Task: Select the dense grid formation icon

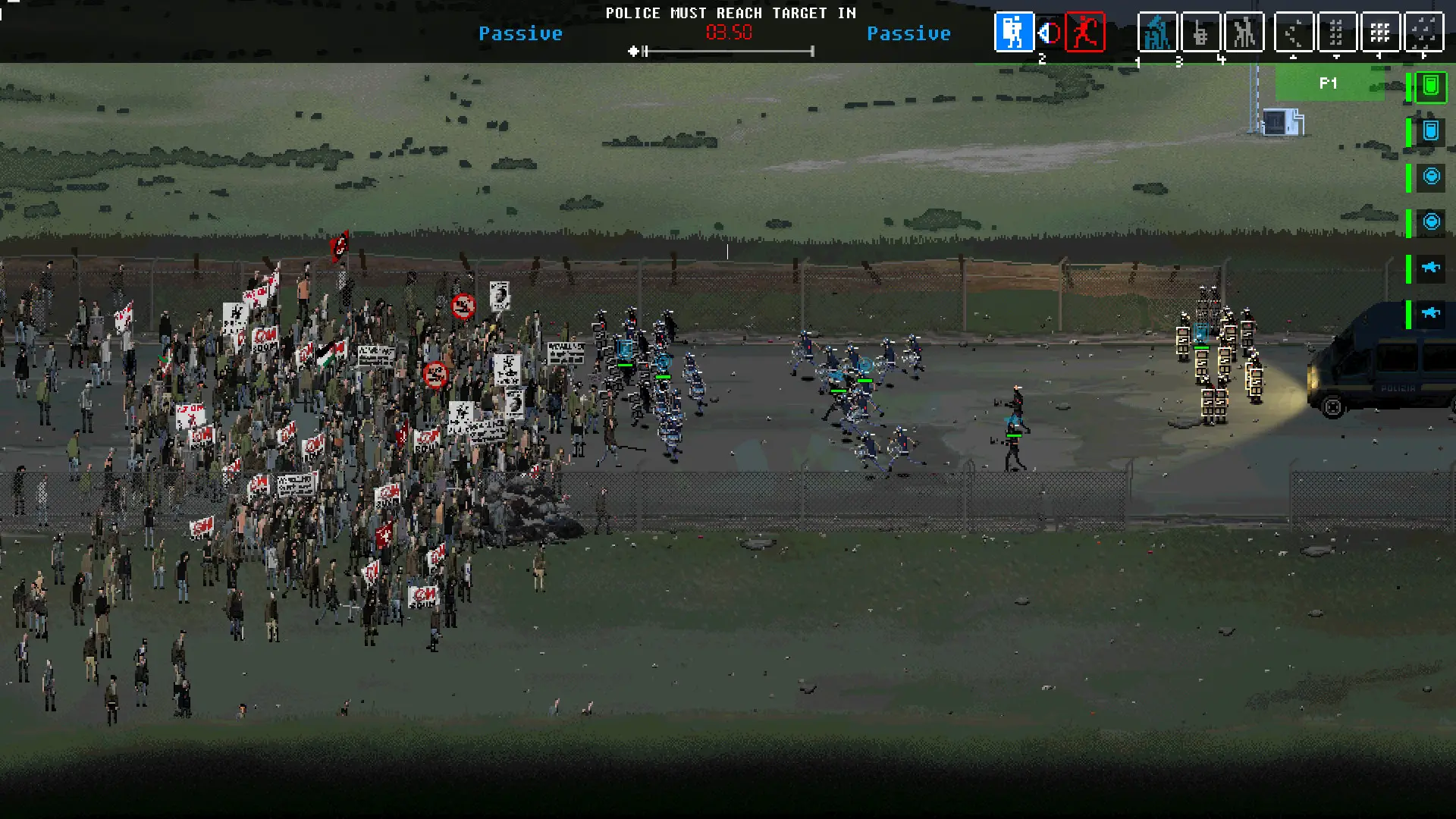Action: (x=1380, y=33)
